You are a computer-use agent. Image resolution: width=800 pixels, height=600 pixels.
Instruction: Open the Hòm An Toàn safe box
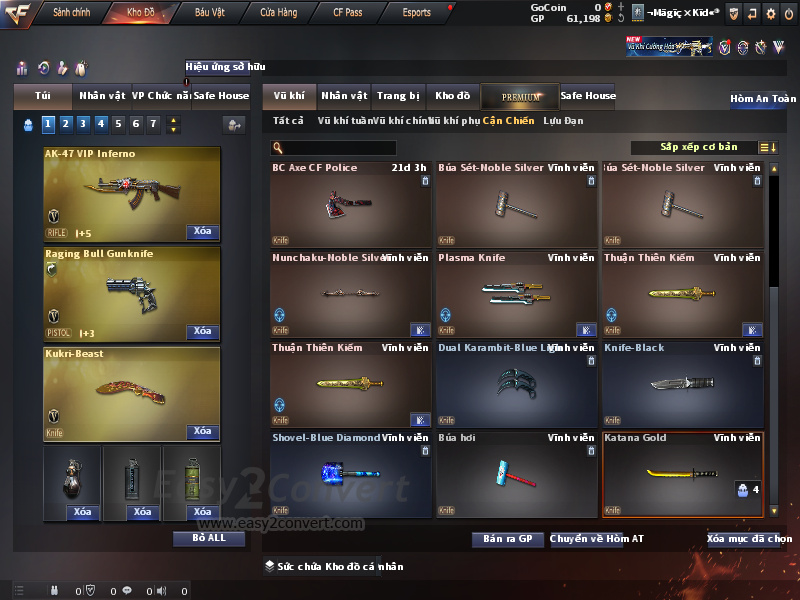coord(763,99)
